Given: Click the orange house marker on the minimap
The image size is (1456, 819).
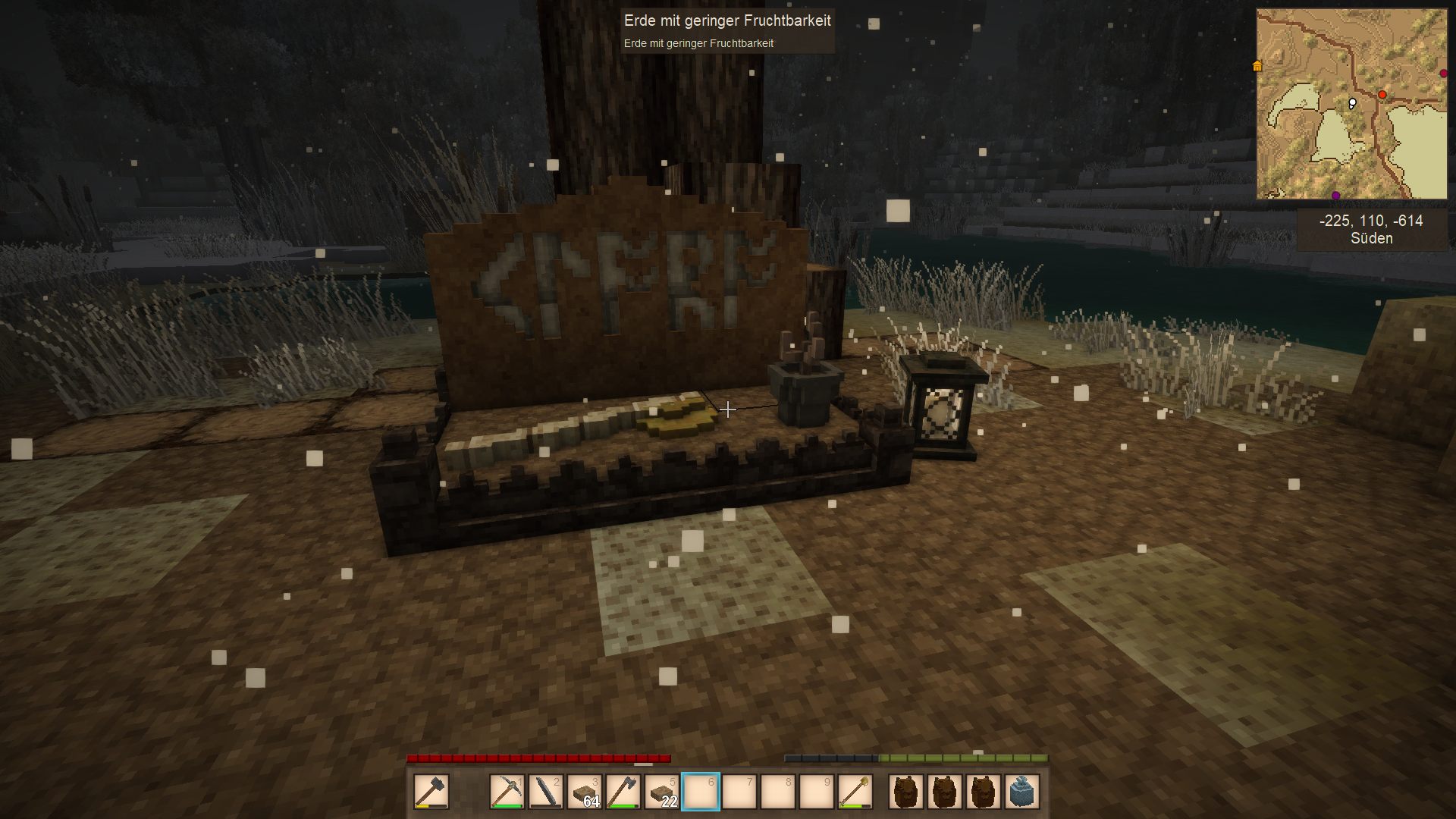Looking at the screenshot, I should [x=1257, y=66].
